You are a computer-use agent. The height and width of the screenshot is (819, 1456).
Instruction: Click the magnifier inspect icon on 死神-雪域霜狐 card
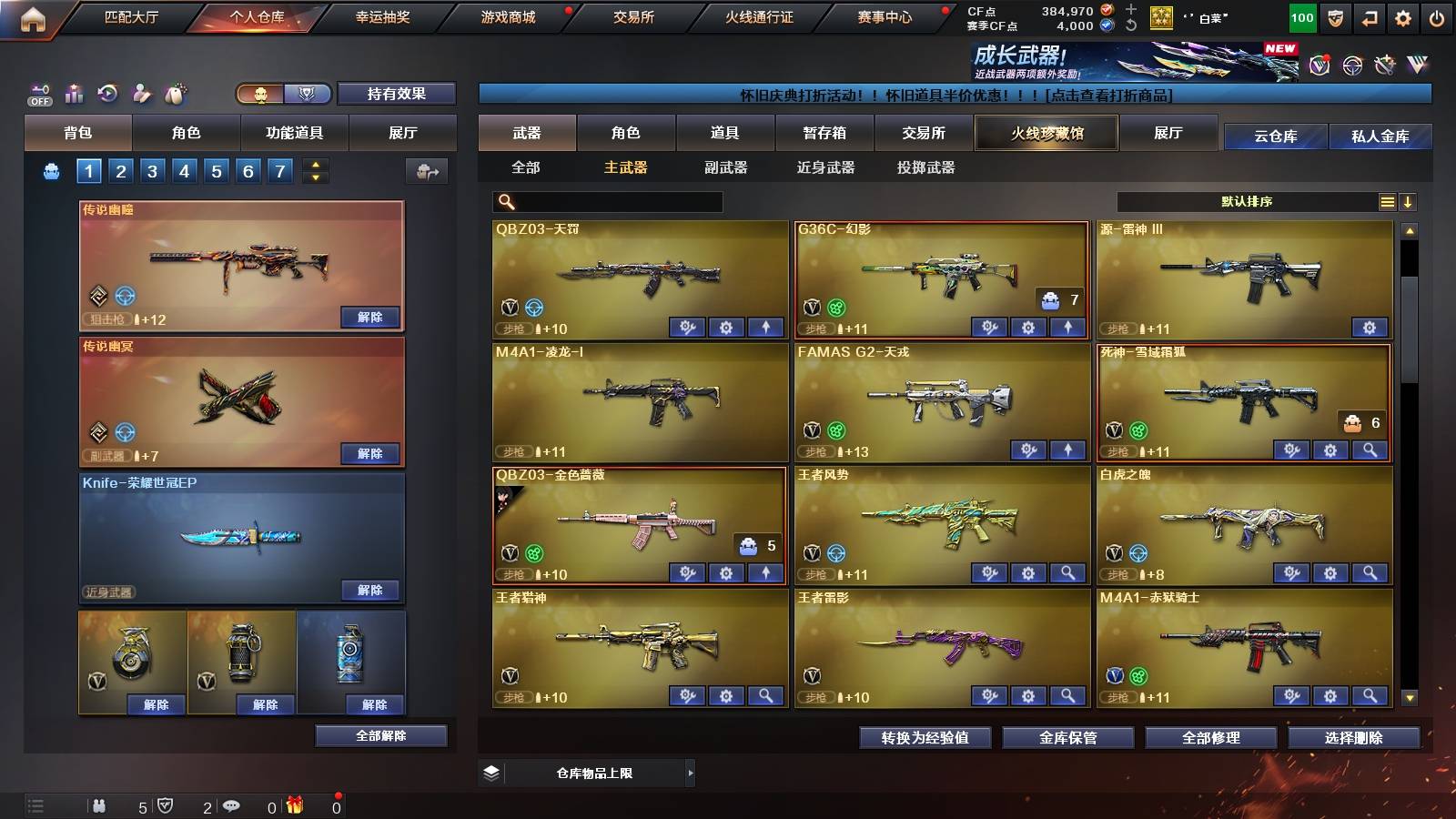click(1370, 450)
